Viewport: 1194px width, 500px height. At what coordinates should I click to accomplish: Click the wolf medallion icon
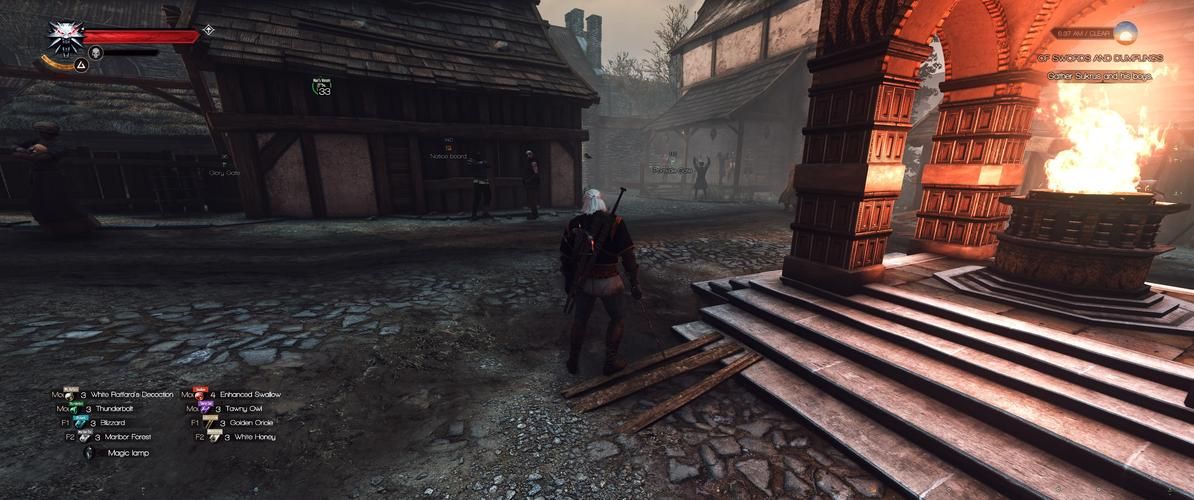coord(65,39)
